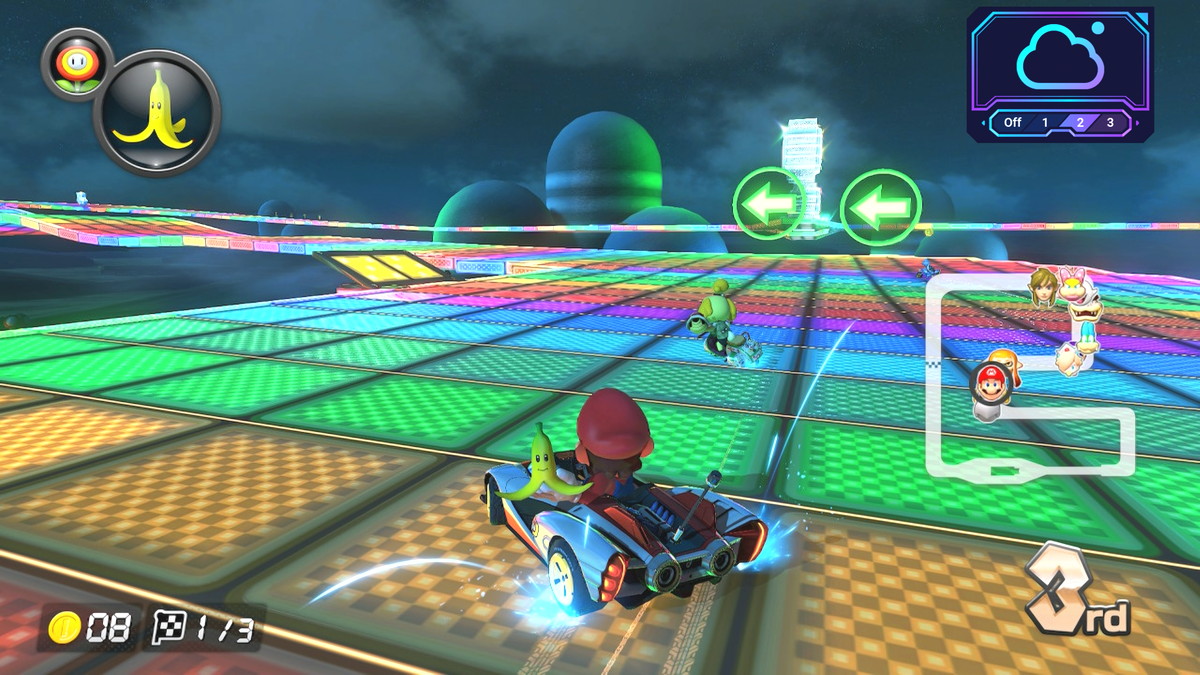Turn the cloud overlay setting Off
The height and width of the screenshot is (675, 1200).
click(x=1012, y=123)
